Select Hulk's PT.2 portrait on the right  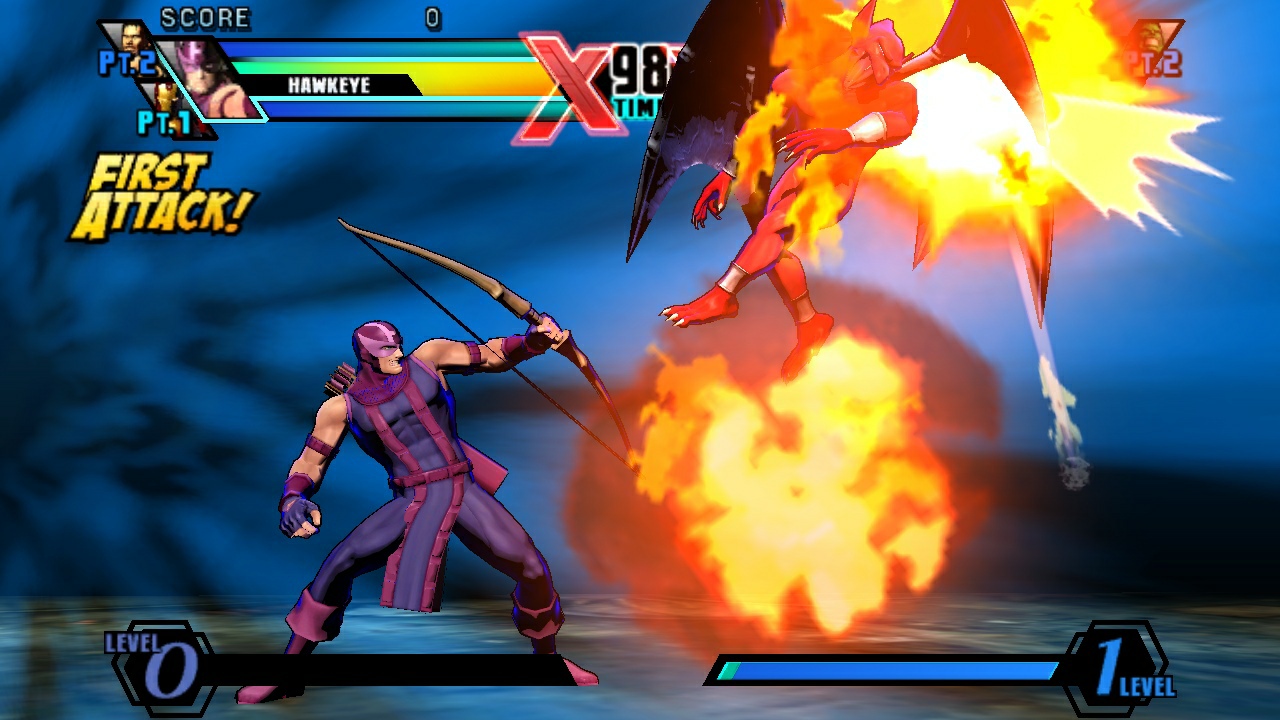click(x=1152, y=34)
